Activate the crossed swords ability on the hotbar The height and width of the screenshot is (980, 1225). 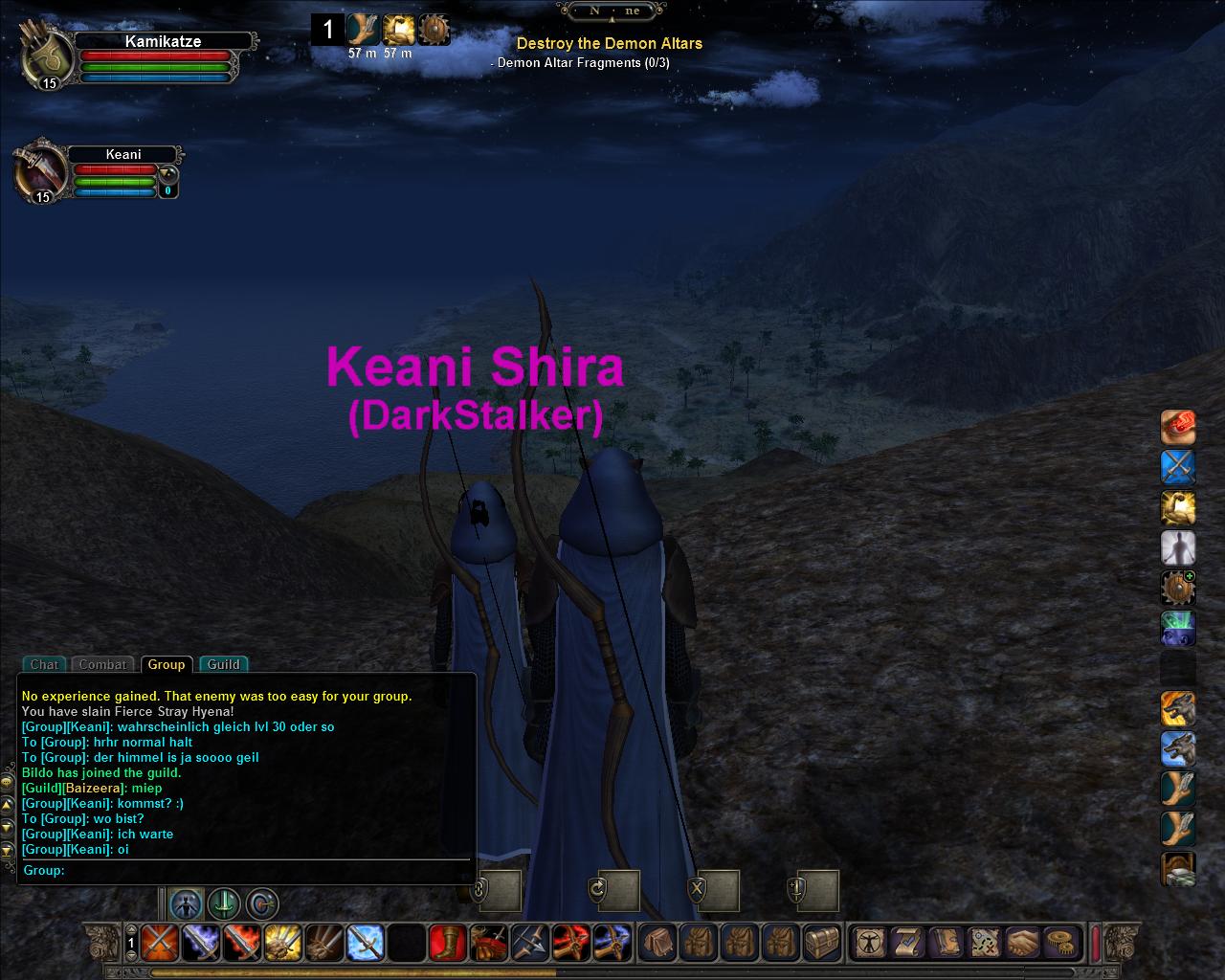158,943
